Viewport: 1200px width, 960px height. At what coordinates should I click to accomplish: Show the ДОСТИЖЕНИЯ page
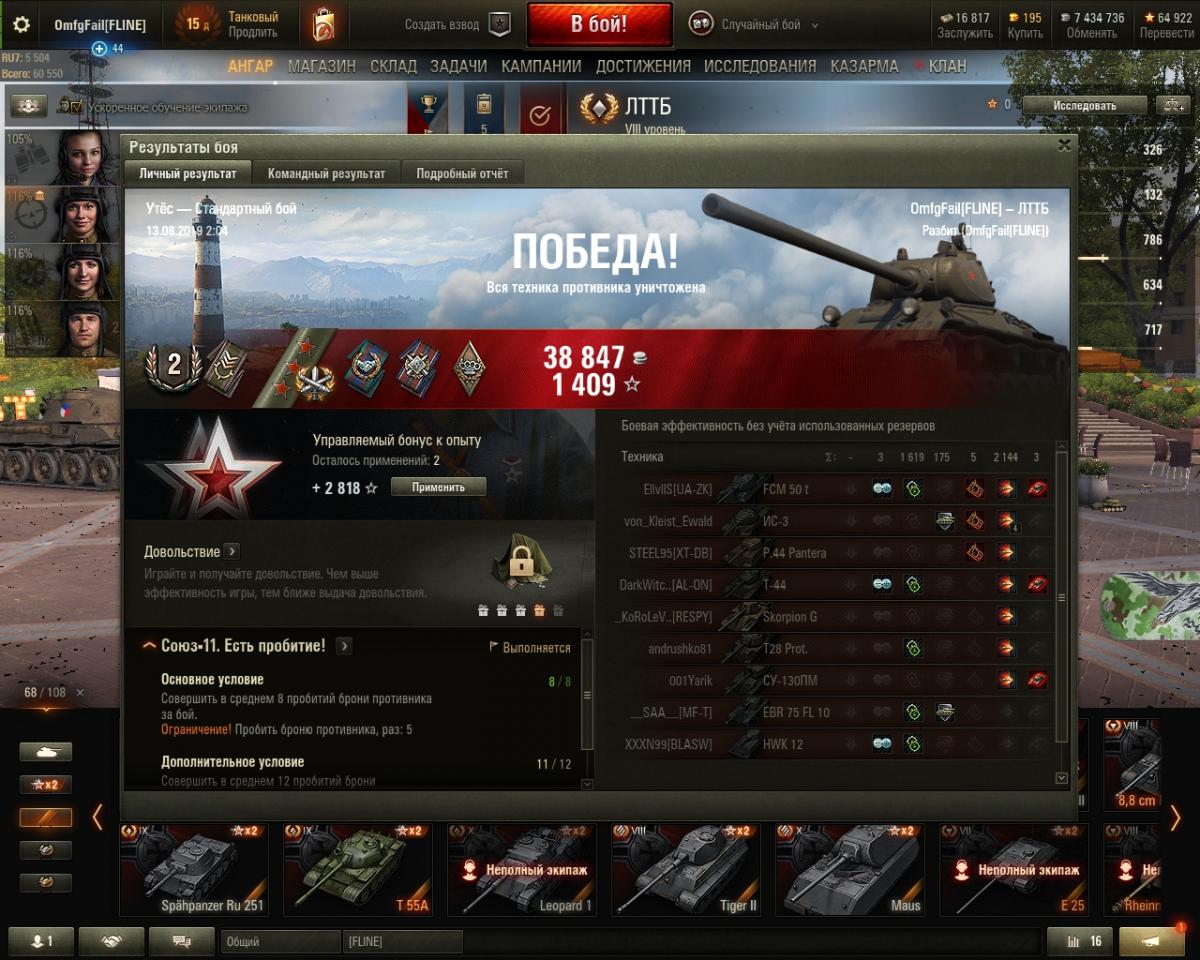pyautogui.click(x=643, y=66)
